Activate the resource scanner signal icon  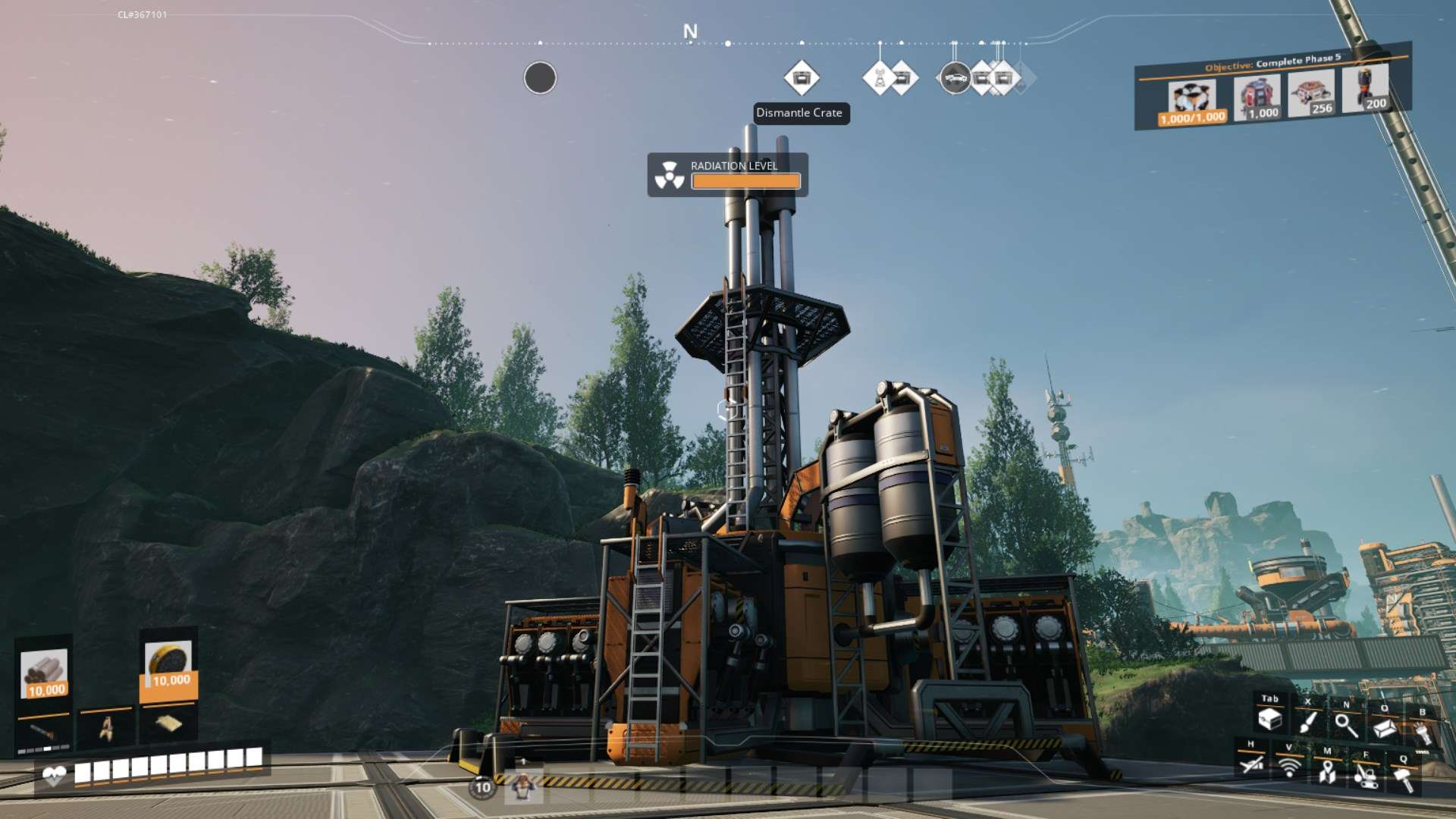1289,767
